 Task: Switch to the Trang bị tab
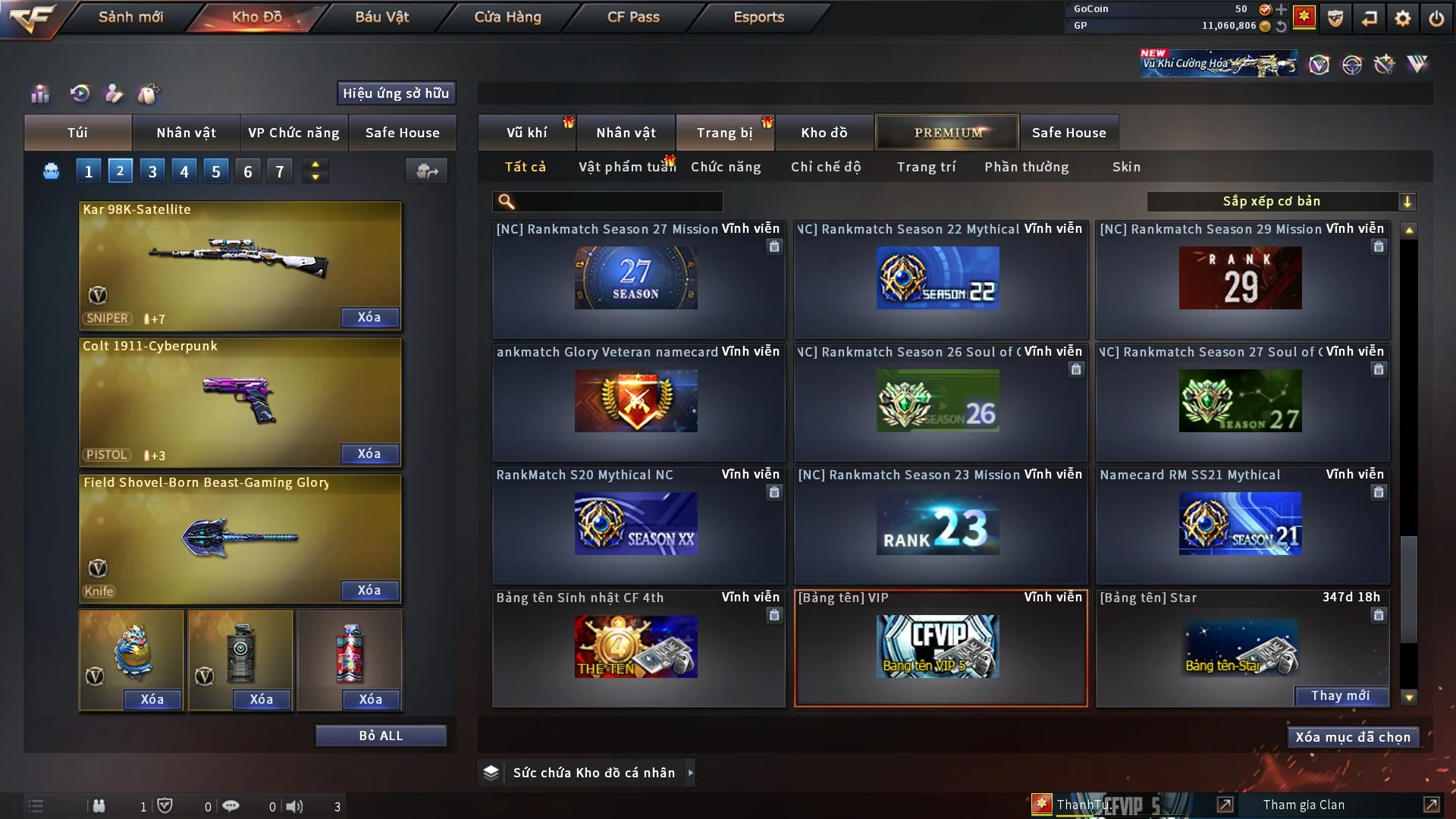[x=724, y=133]
